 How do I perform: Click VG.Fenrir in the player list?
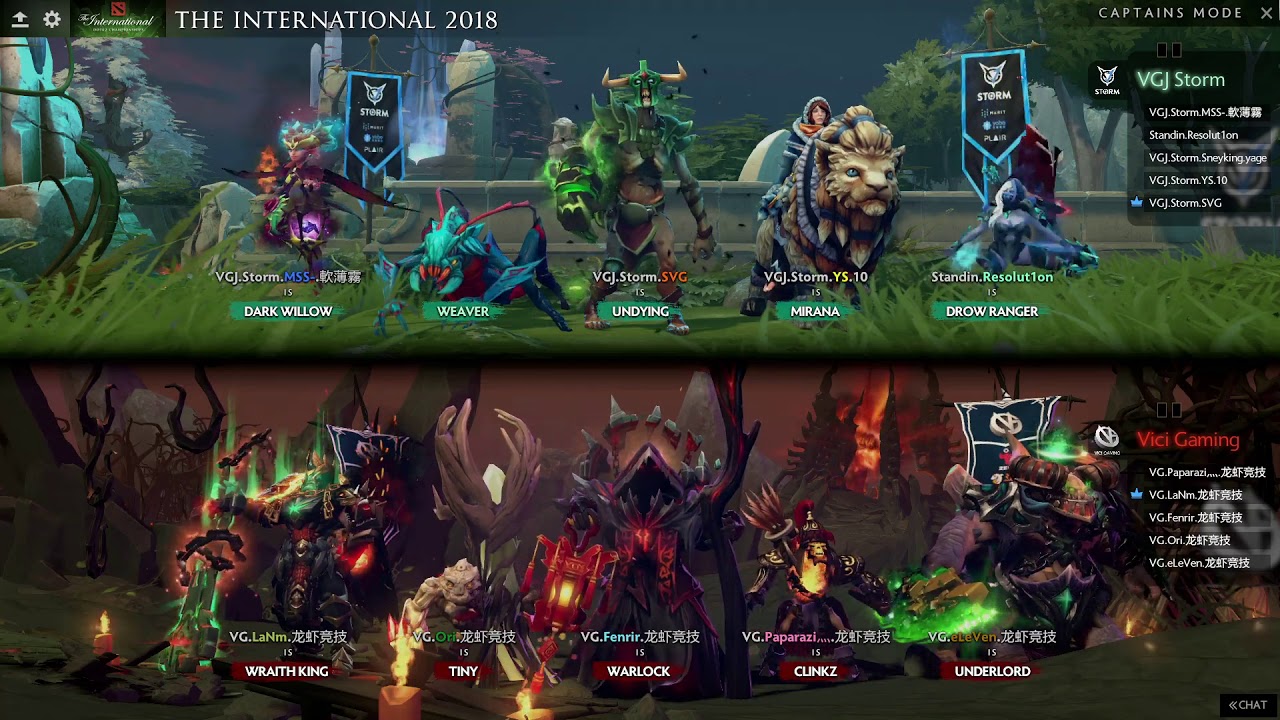(1195, 518)
